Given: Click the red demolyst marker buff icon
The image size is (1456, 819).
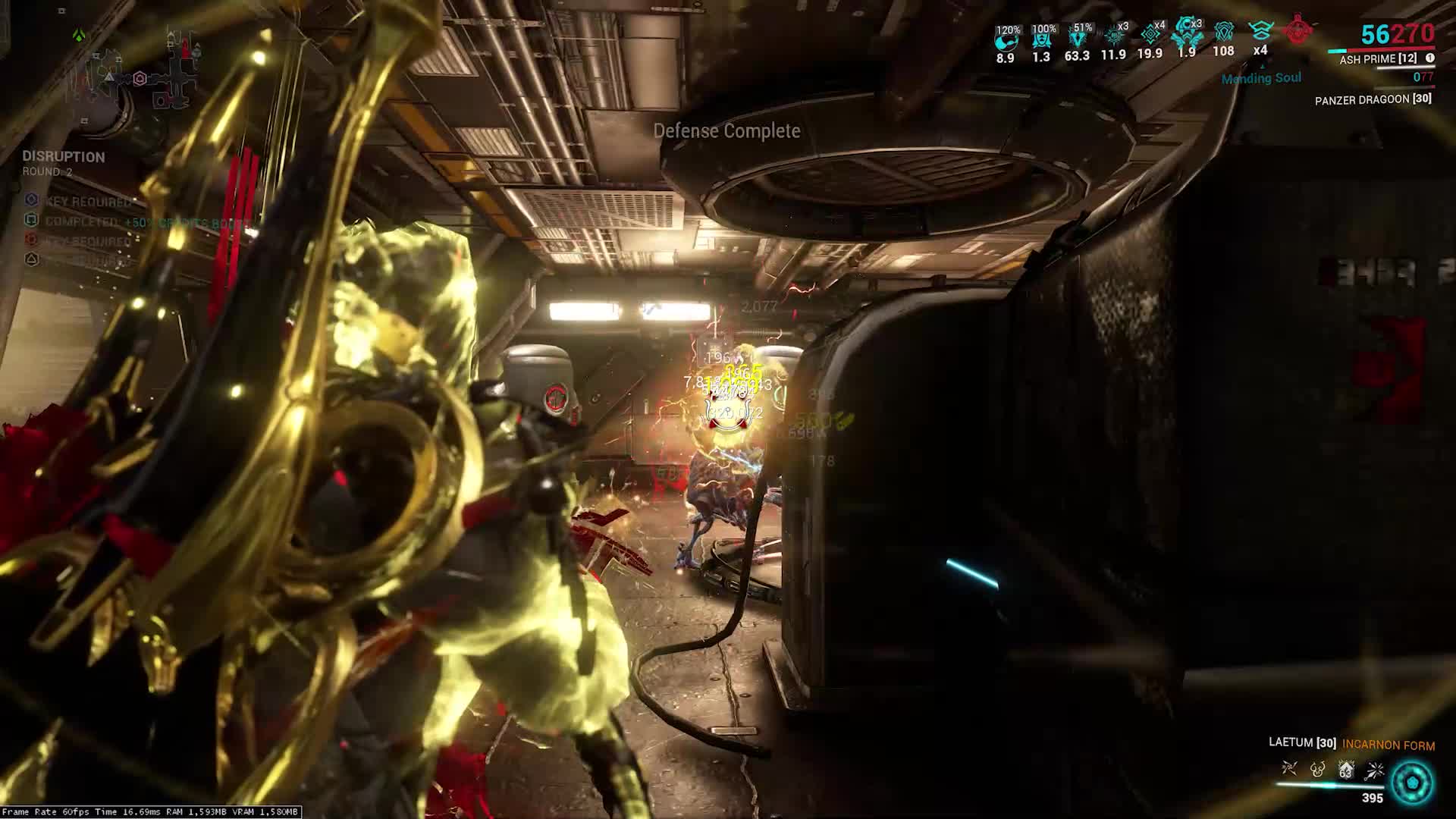Looking at the screenshot, I should tap(1298, 30).
